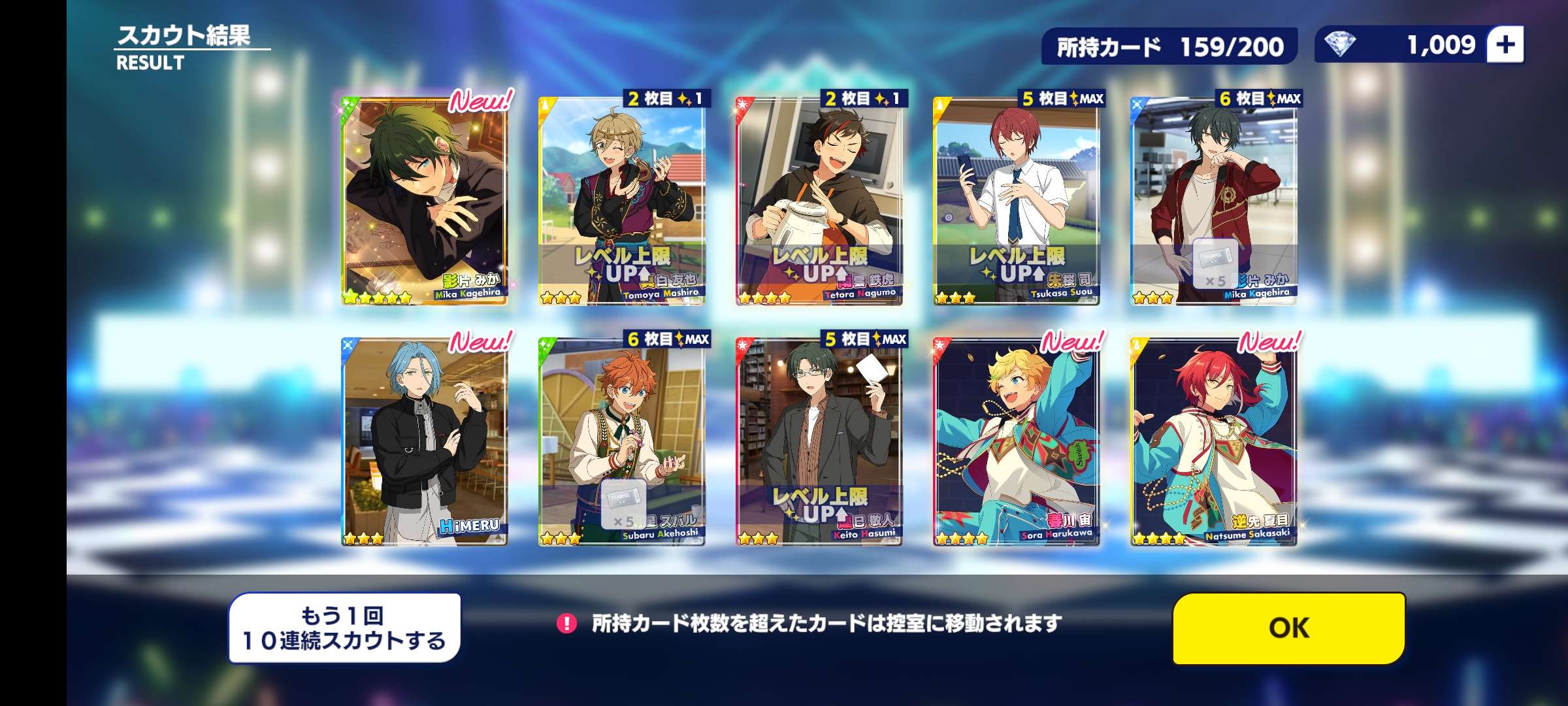Confirm results with the yellow OK button
The image size is (1568, 706).
[x=1288, y=628]
